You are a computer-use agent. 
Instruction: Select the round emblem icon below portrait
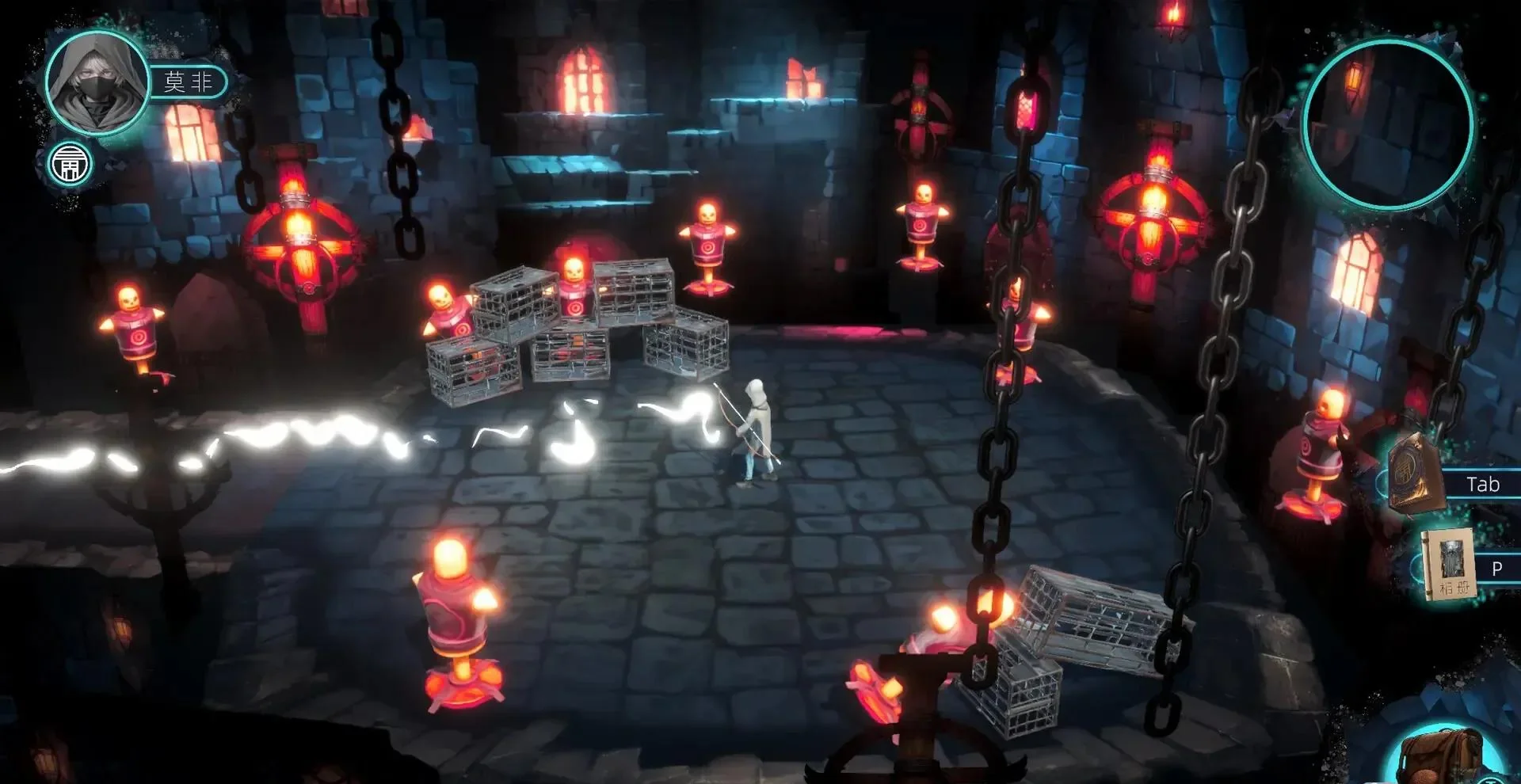[70, 164]
